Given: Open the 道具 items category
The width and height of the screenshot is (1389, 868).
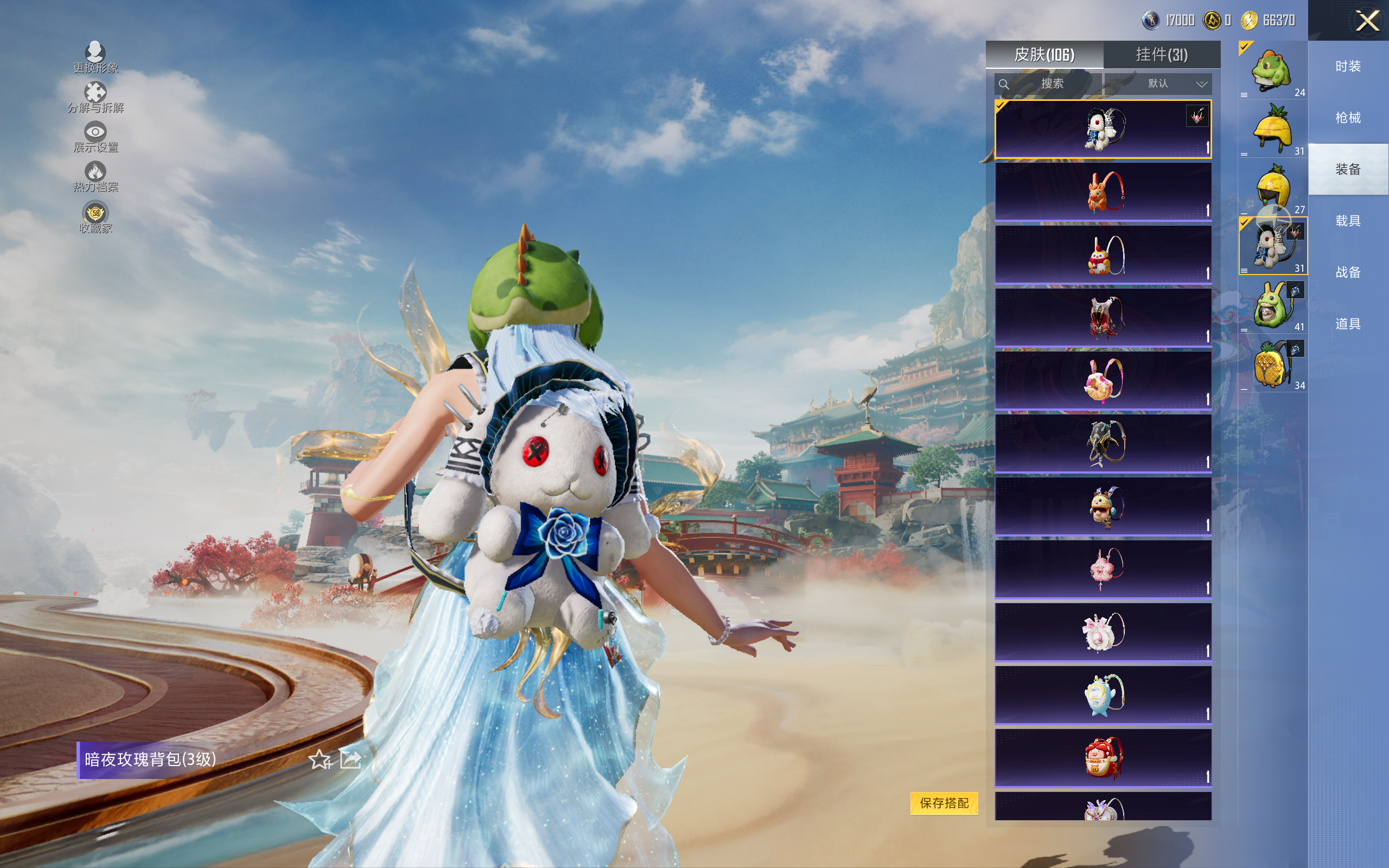Looking at the screenshot, I should (x=1348, y=324).
